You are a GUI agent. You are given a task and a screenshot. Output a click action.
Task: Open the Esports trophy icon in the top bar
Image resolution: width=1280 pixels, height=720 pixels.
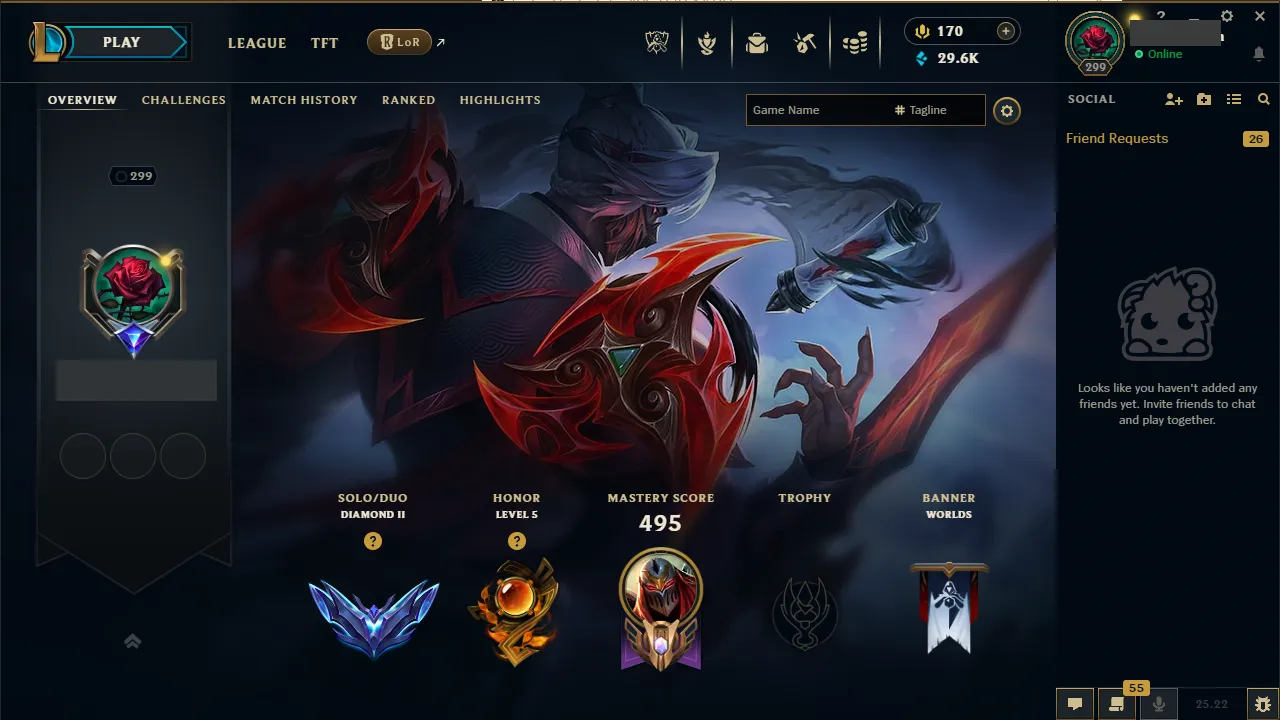[657, 42]
